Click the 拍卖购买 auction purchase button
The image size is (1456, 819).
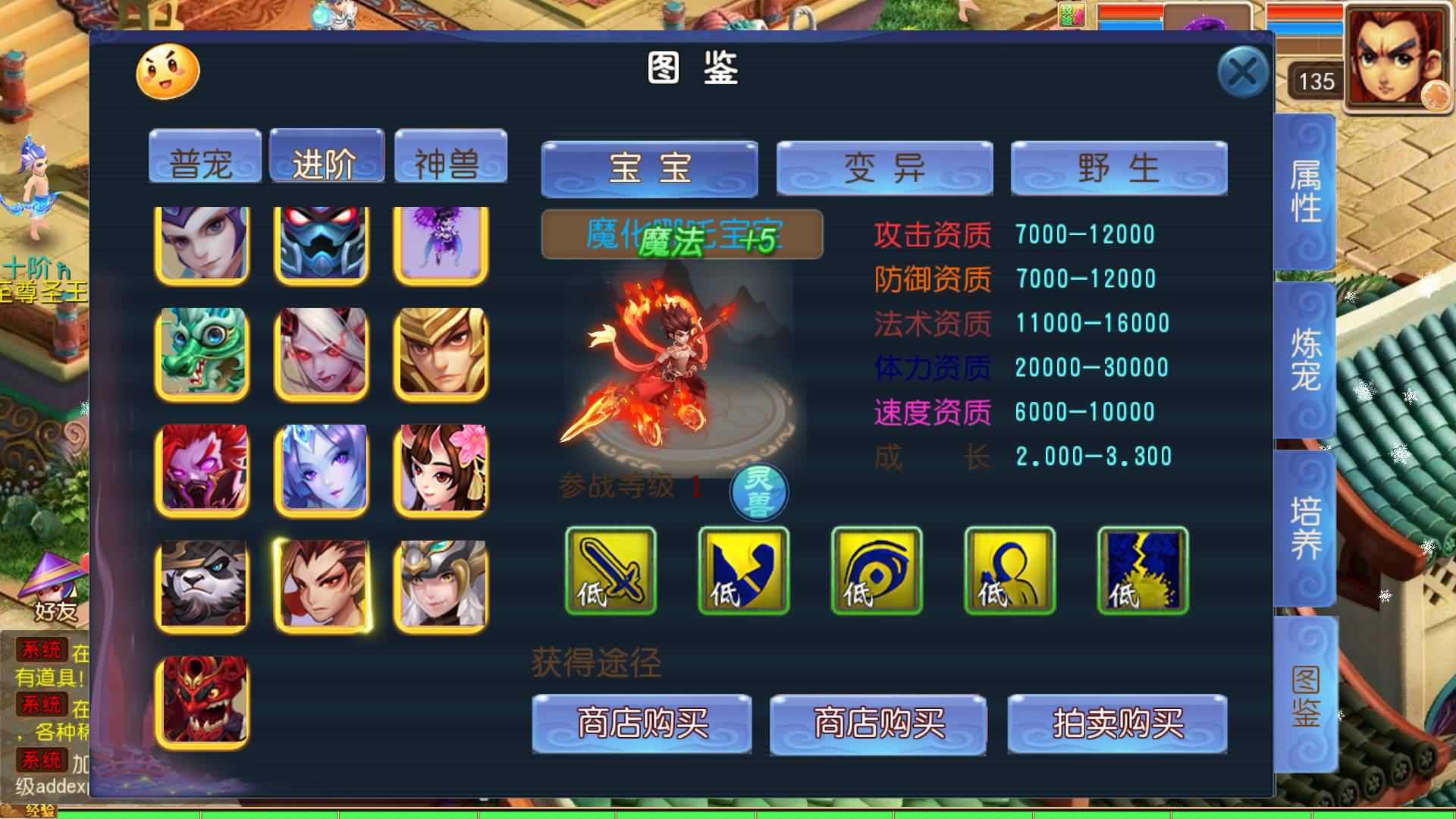(1118, 726)
